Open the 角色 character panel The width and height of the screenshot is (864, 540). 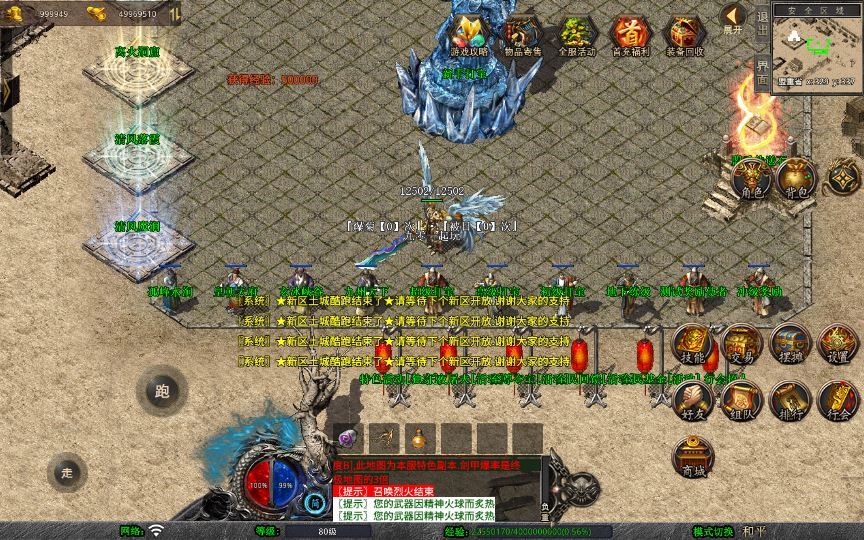pos(750,178)
